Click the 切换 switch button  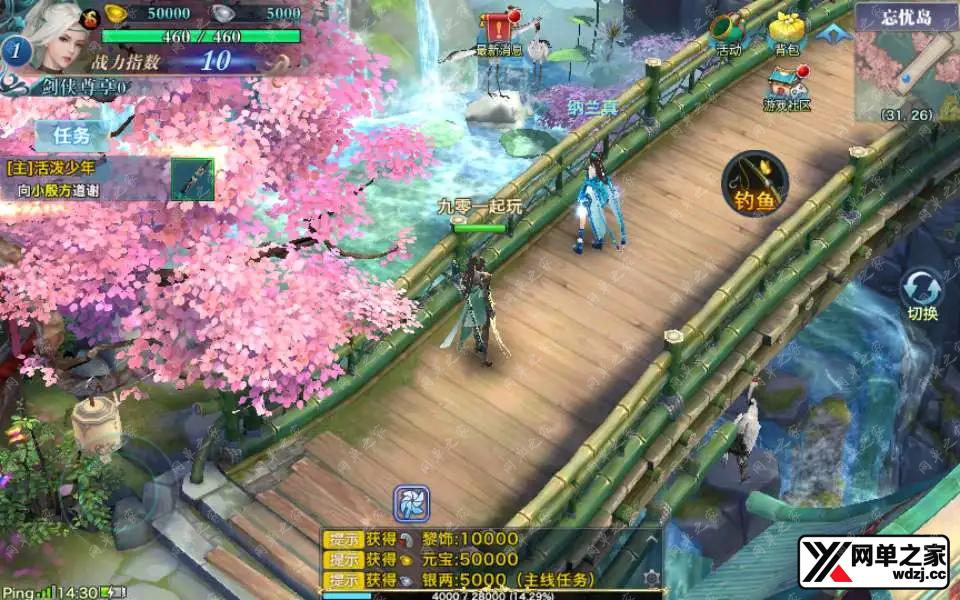(x=922, y=295)
